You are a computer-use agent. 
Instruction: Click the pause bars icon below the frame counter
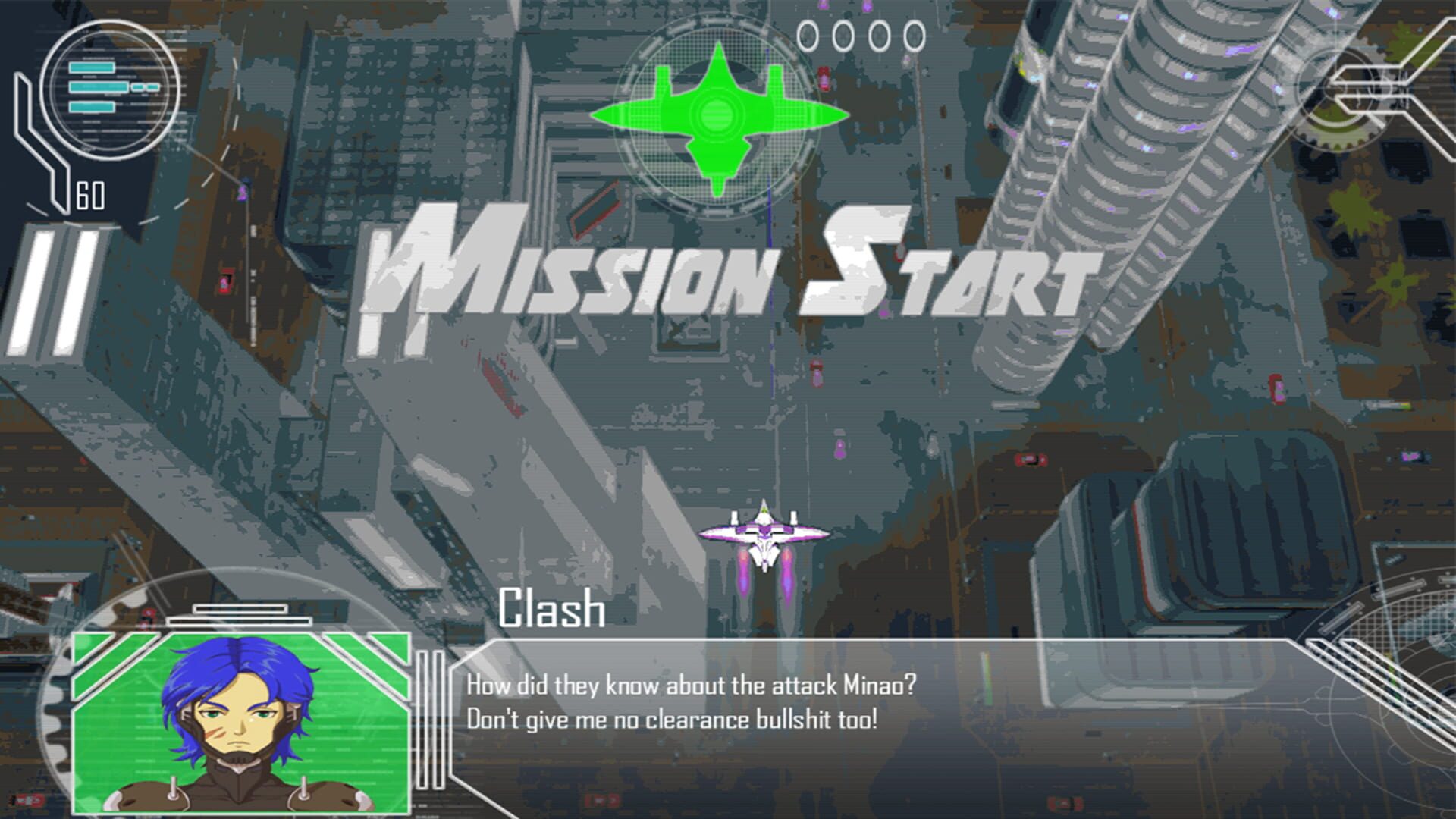pyautogui.click(x=52, y=288)
